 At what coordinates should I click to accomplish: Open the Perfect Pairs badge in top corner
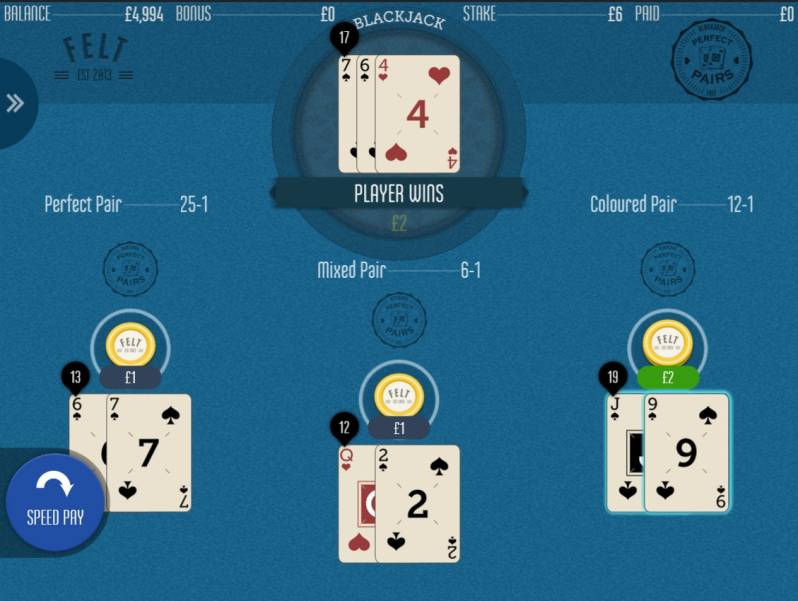pos(711,59)
